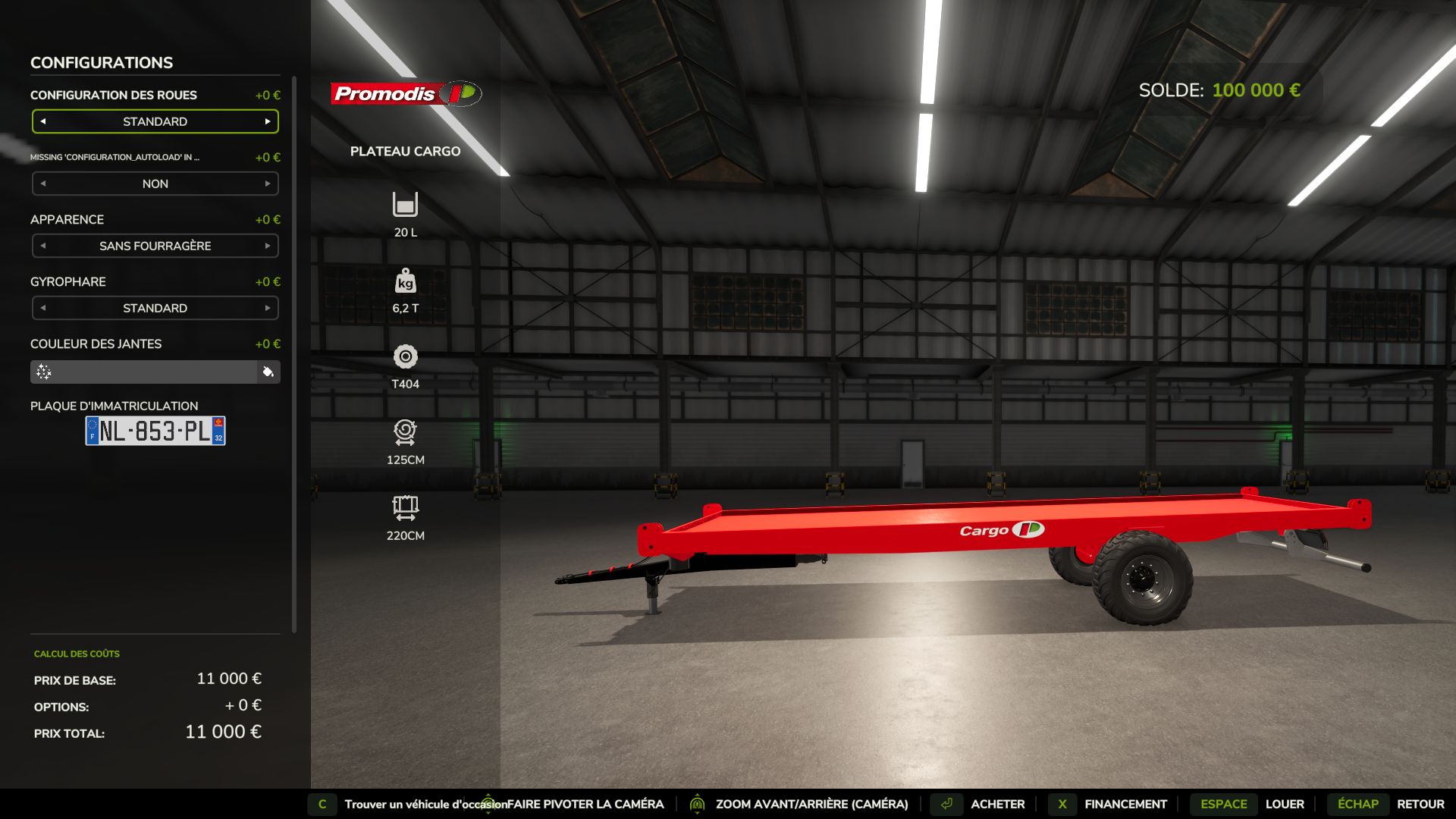This screenshot has height=819, width=1456.
Task: Click the NL-853-PL license plate
Action: (x=154, y=431)
